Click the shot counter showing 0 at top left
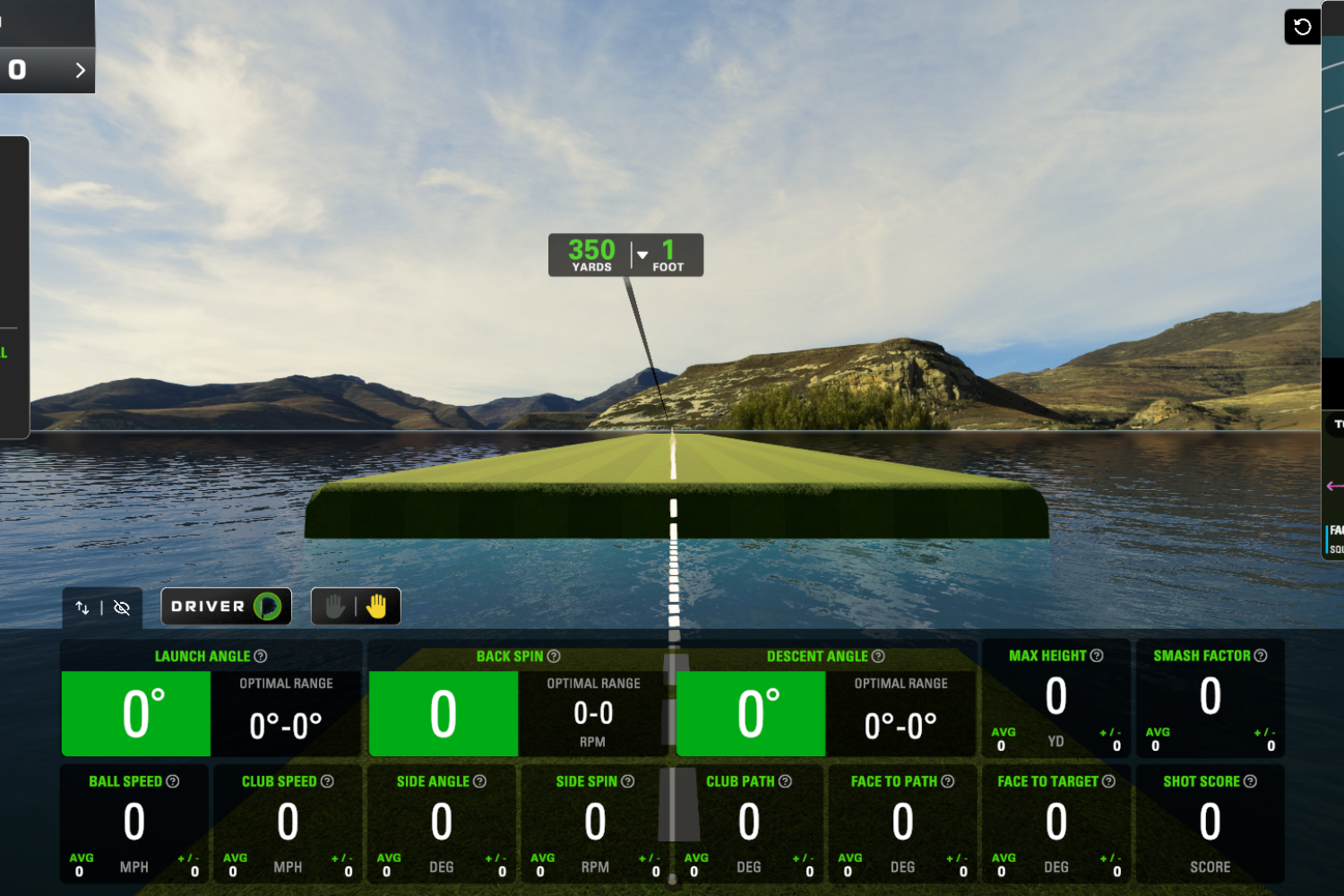Screen dimensions: 1344x896 pyautogui.click(x=16, y=69)
